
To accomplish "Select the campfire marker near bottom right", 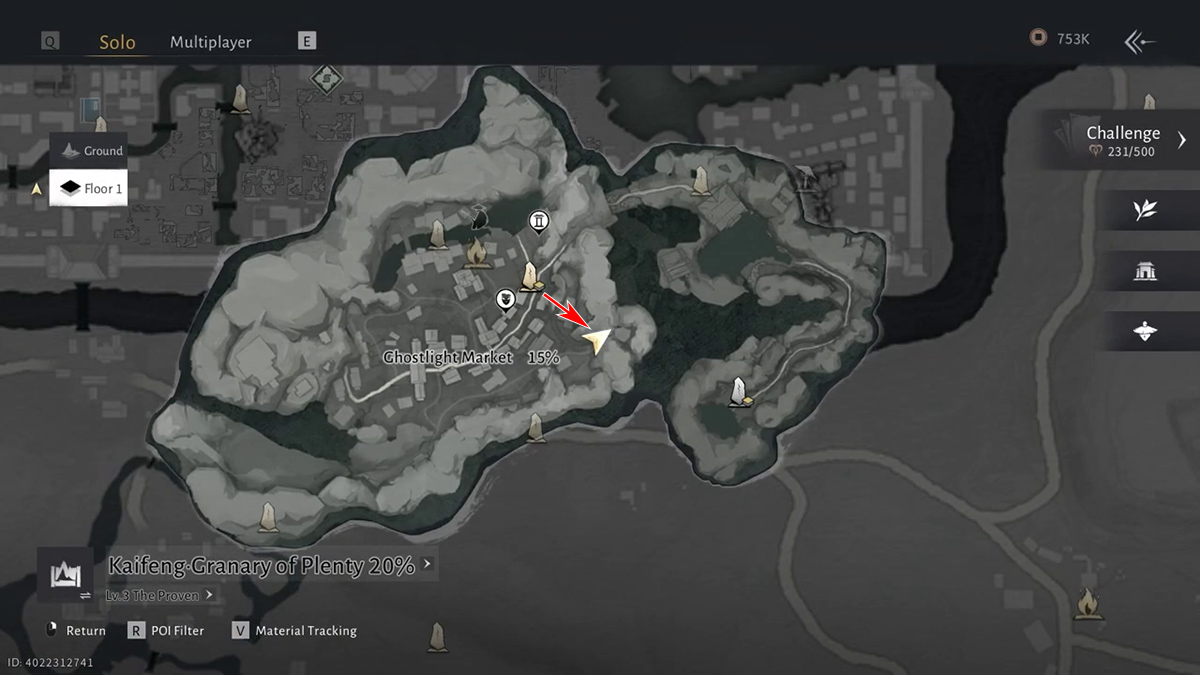I will (1086, 603).
